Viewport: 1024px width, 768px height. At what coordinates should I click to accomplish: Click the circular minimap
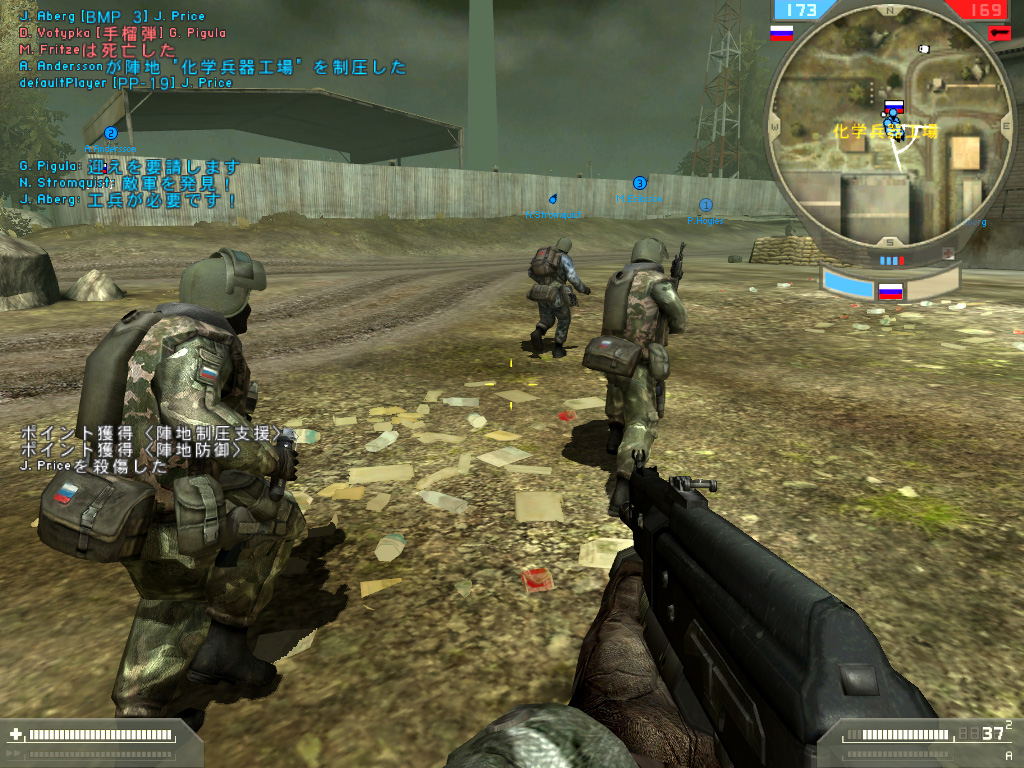pos(889,135)
